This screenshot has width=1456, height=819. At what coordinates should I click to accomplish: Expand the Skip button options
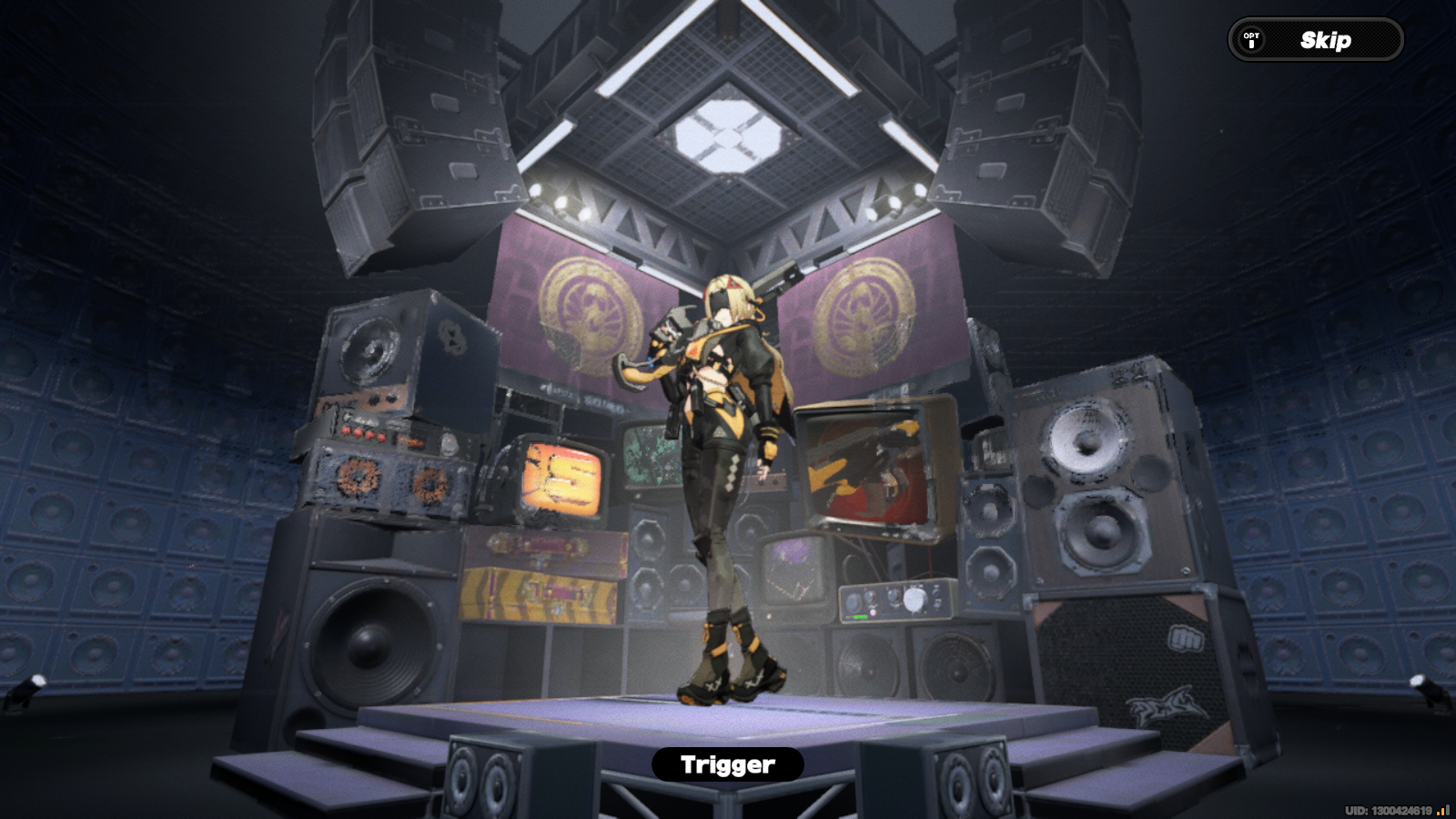click(1250, 39)
